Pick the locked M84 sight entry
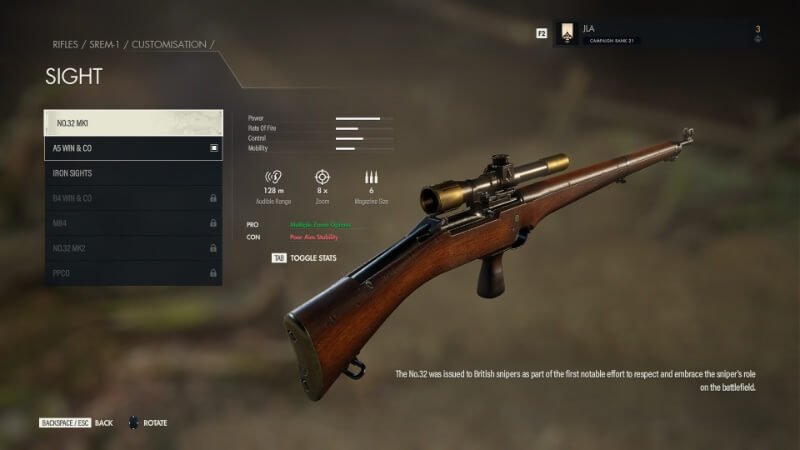The image size is (800, 450). (x=133, y=223)
